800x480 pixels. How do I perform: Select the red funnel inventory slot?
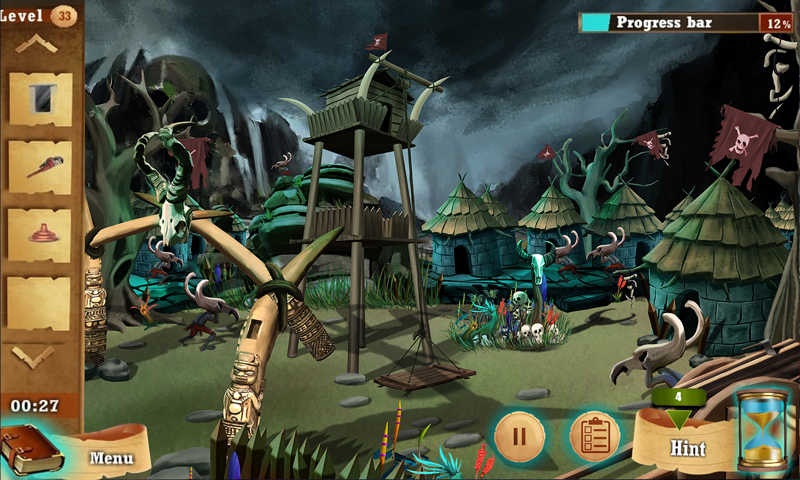(40, 234)
